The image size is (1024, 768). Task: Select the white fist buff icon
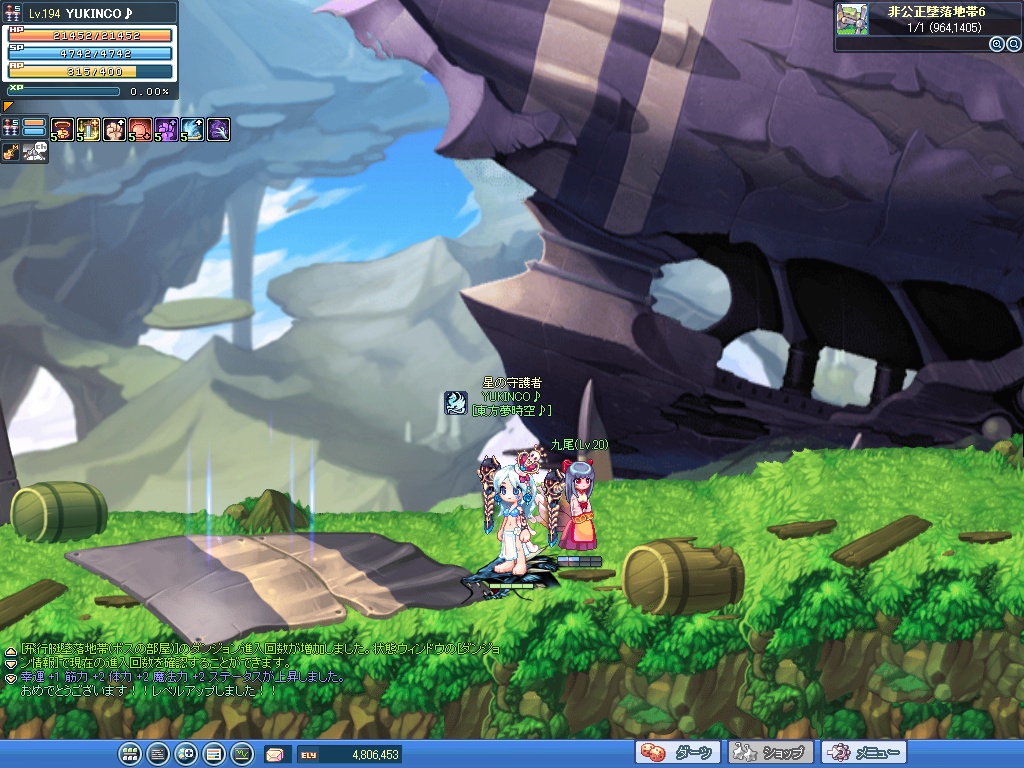coord(115,129)
